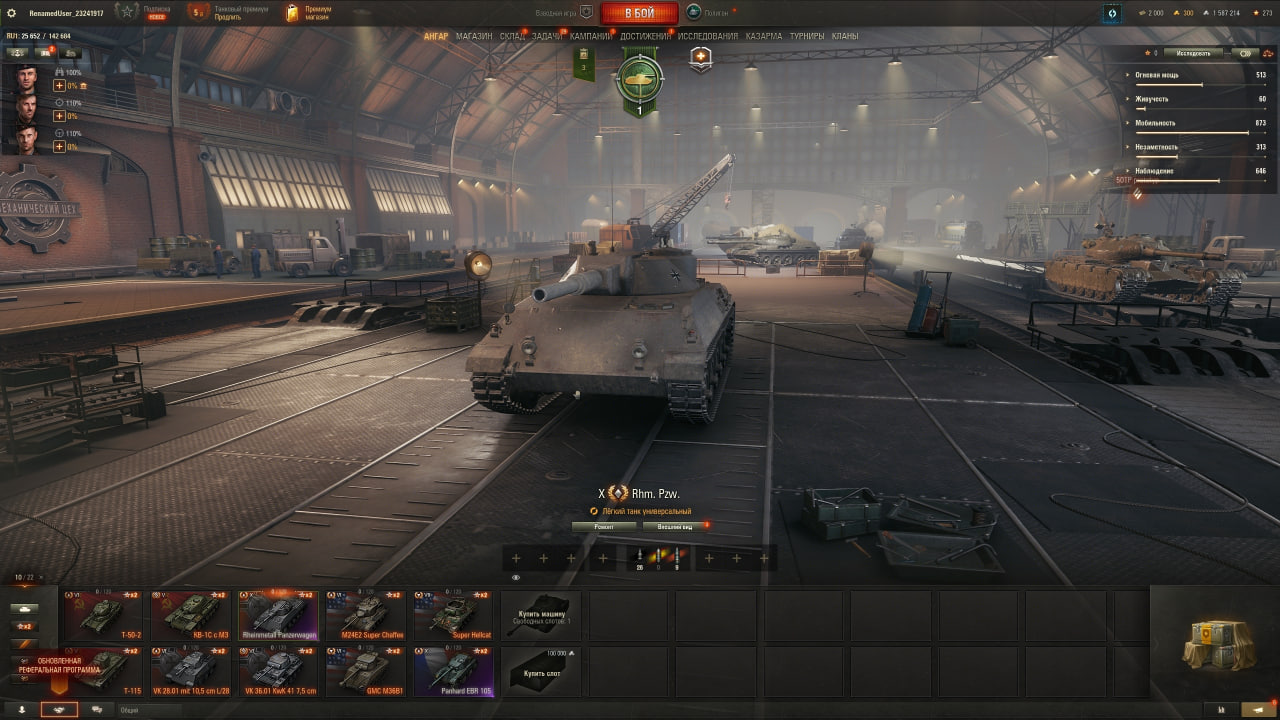Open the КЛАНЫ tab
Image resolution: width=1280 pixels, height=720 pixels.
[845, 36]
